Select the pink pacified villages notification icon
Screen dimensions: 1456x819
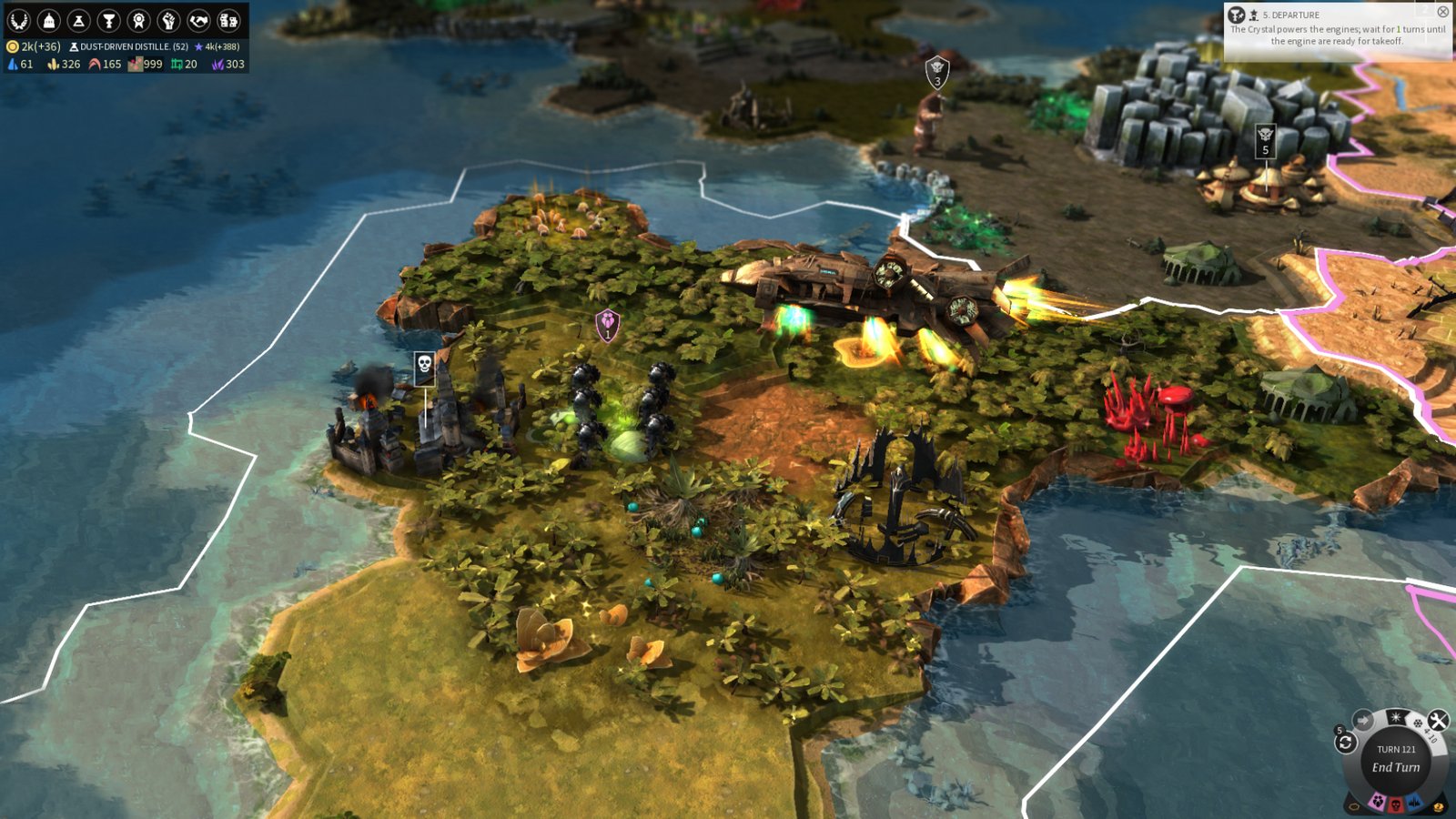1378,800
